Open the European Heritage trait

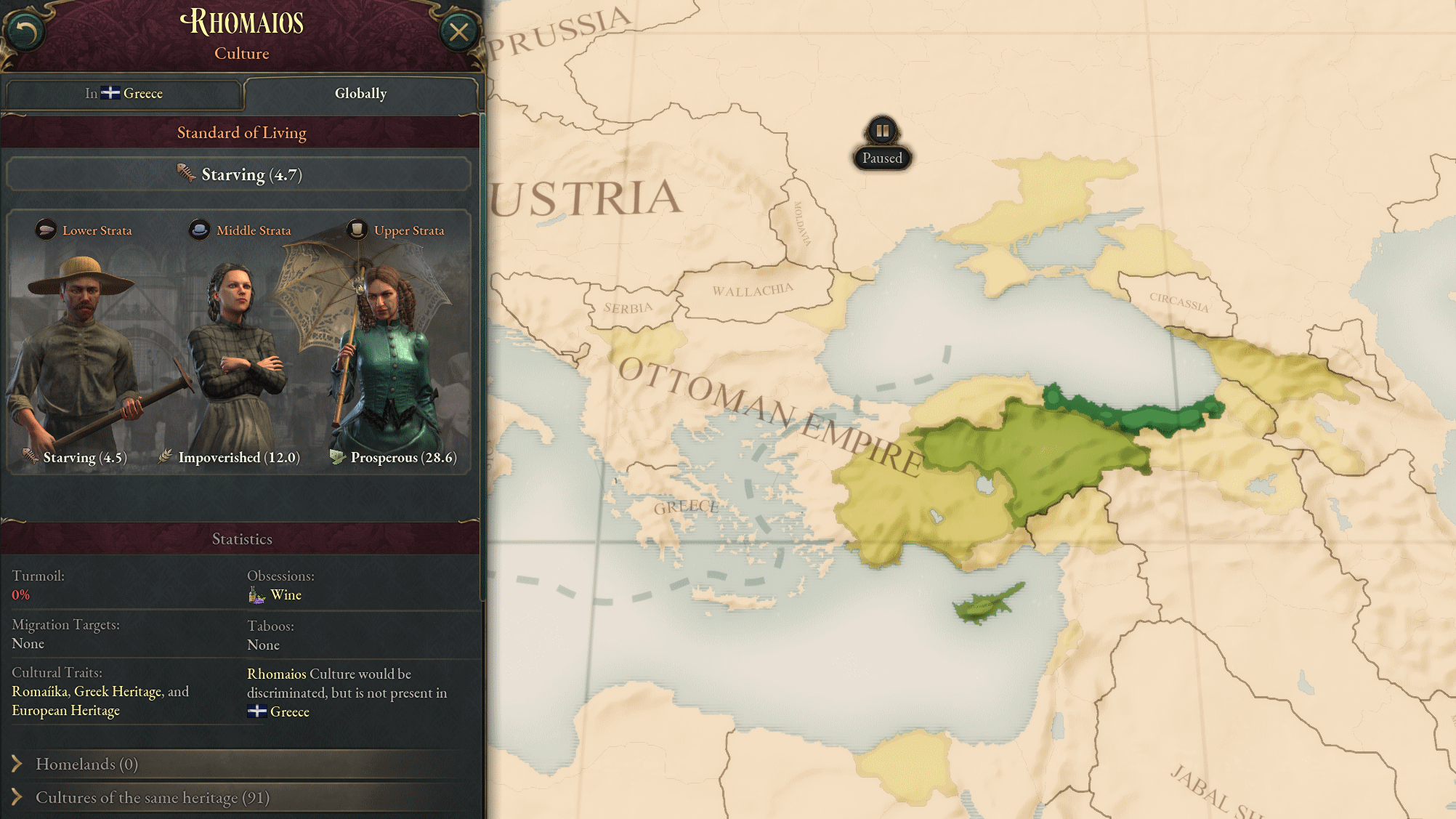coord(65,710)
